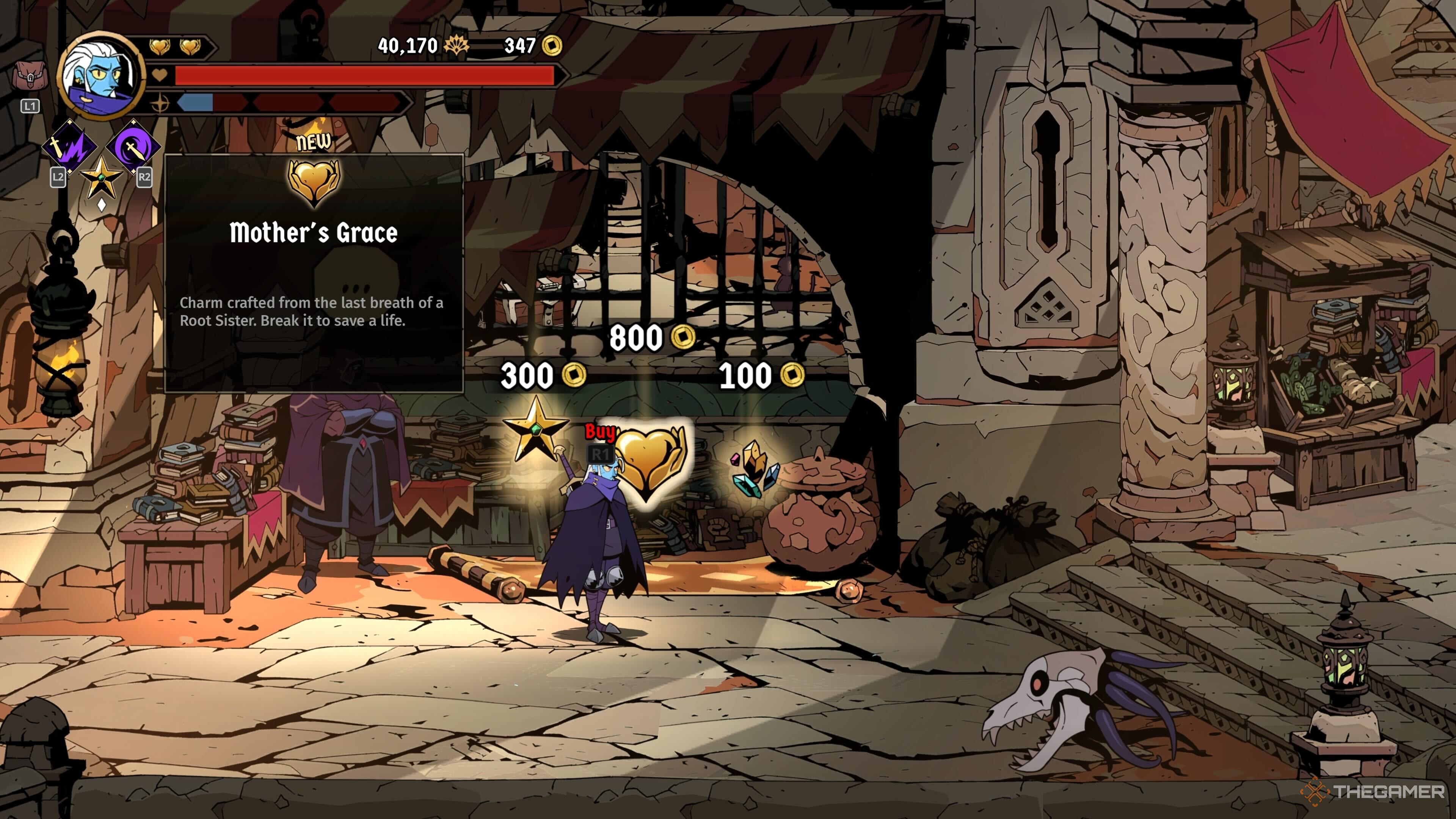The image size is (1456, 819).
Task: Click the Mother's Grace heart in the tooltip
Action: click(314, 182)
